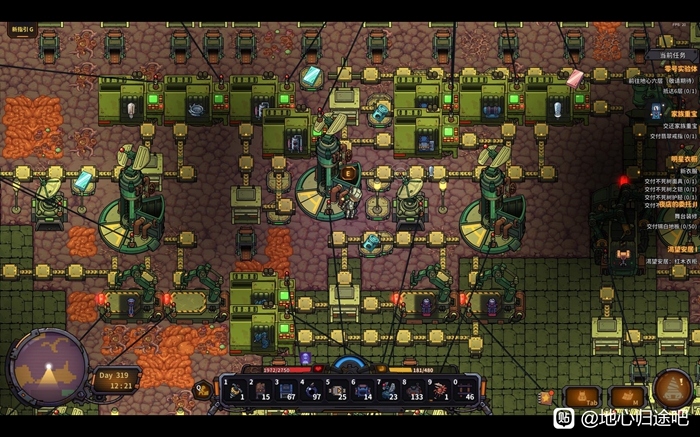The image size is (700, 437).
Task: Click the 当前任务 quest panel header
Action: [x=672, y=55]
